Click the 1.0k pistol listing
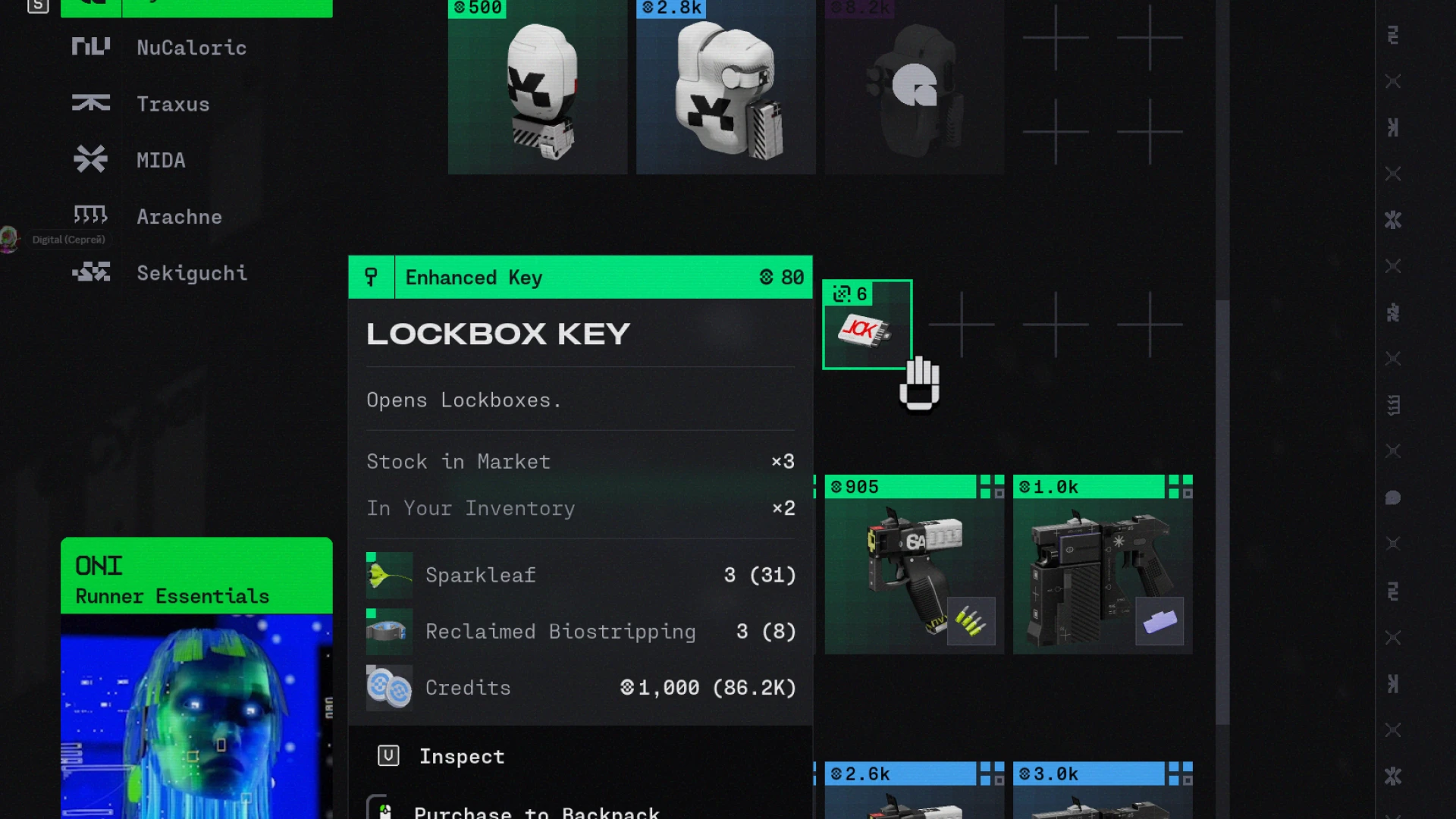Screen dimensions: 1456x819 [x=1101, y=565]
